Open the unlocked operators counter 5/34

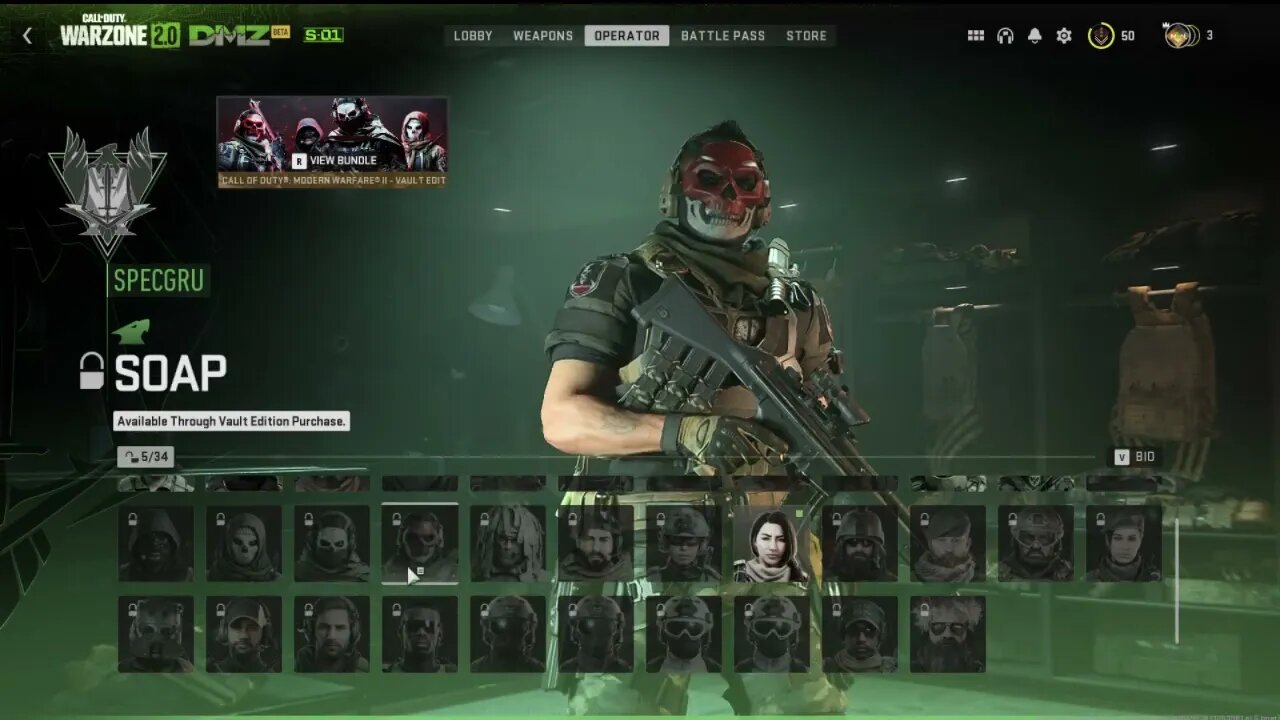pos(145,457)
